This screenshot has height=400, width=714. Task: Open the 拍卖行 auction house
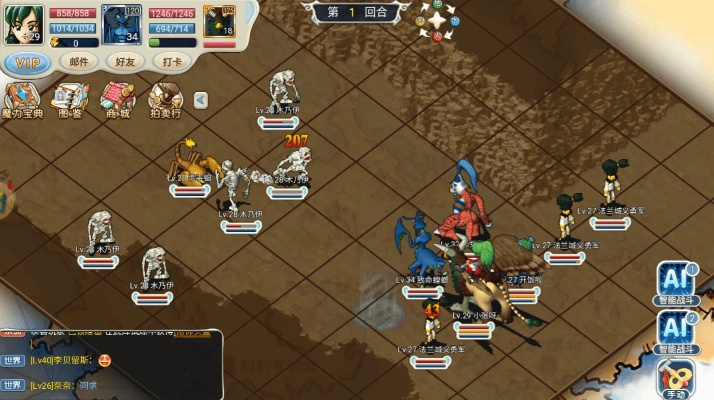165,100
